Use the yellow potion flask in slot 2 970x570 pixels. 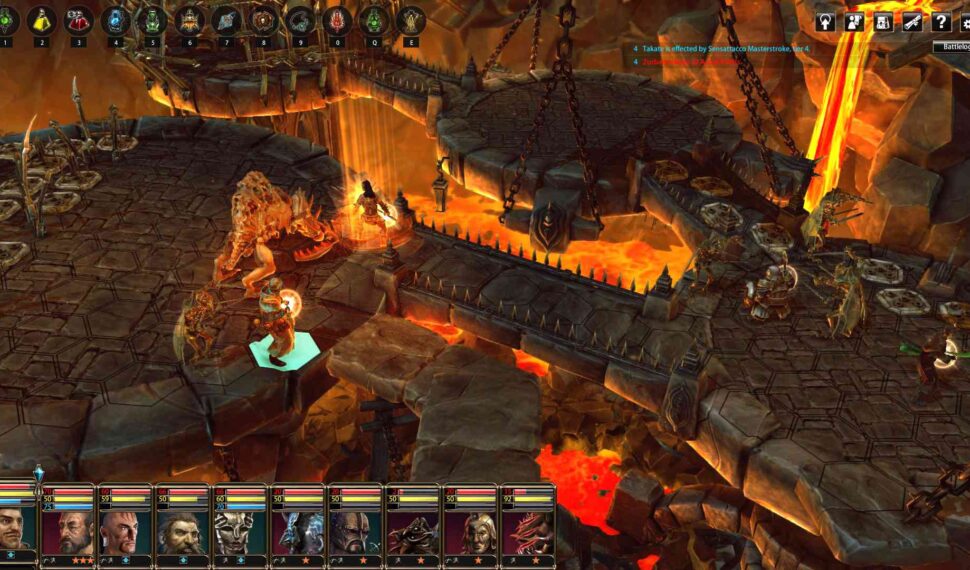[41, 20]
